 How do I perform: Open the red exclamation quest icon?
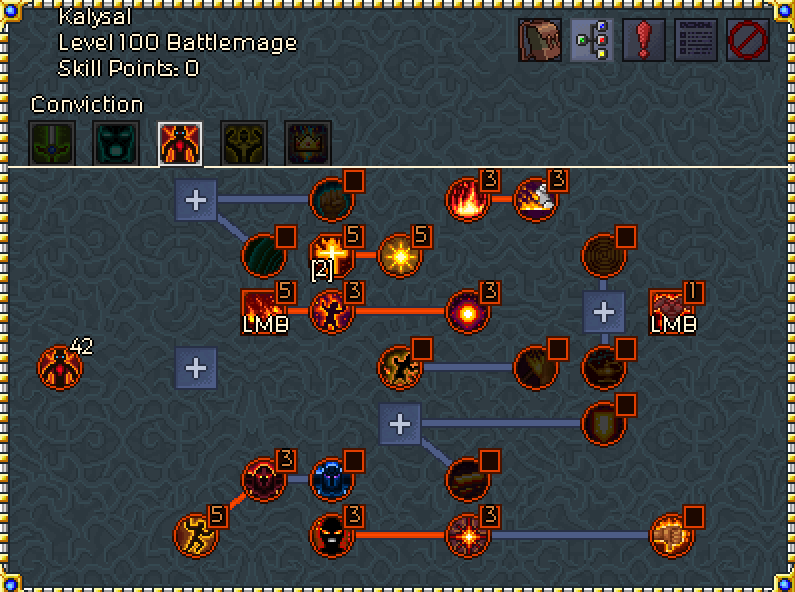tap(644, 41)
